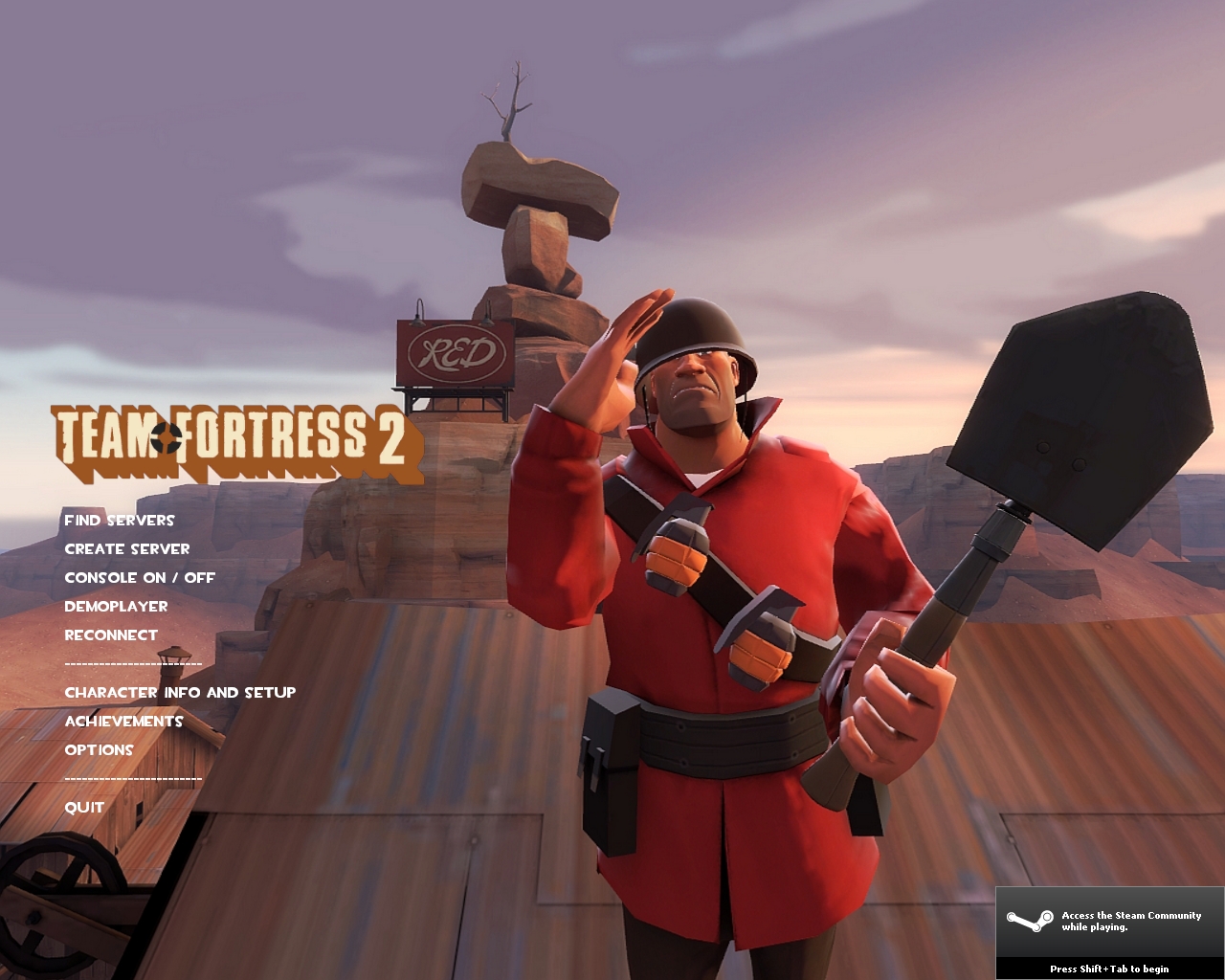
Task: Click the team emblem inside the TF2 logo
Action: [166, 439]
